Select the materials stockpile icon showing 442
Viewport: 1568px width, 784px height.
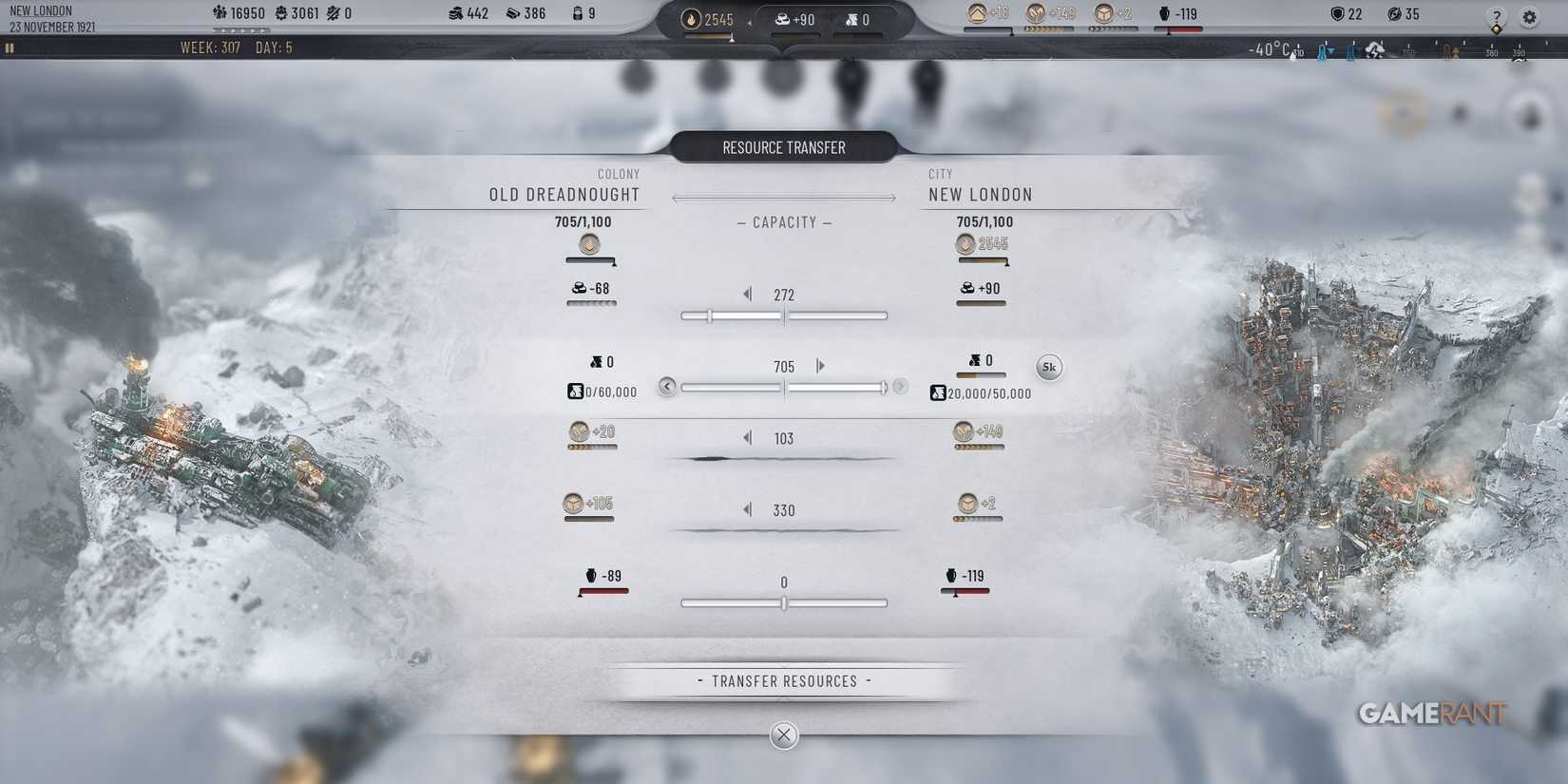[455, 13]
